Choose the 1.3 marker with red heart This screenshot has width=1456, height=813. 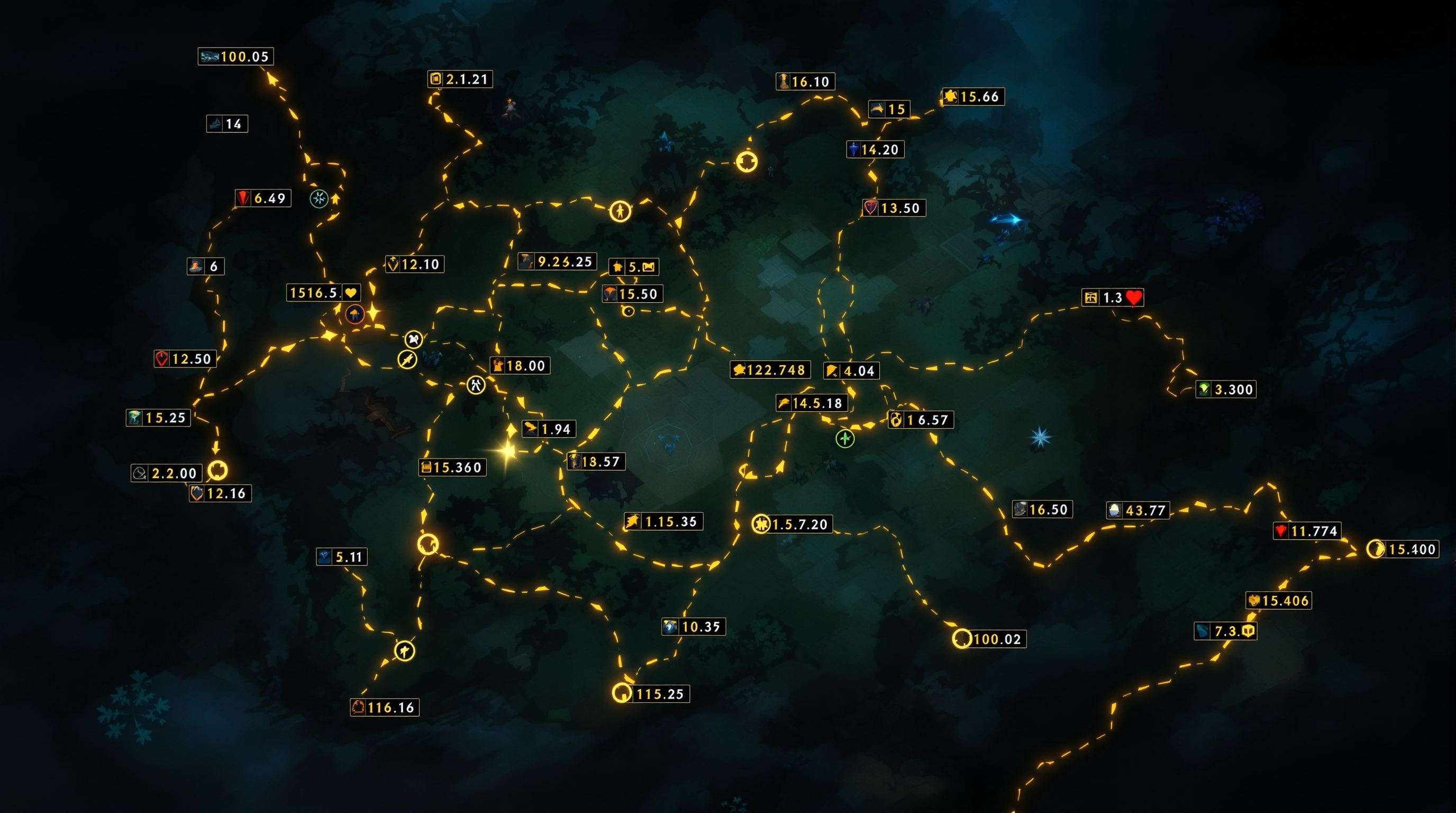tap(1112, 297)
